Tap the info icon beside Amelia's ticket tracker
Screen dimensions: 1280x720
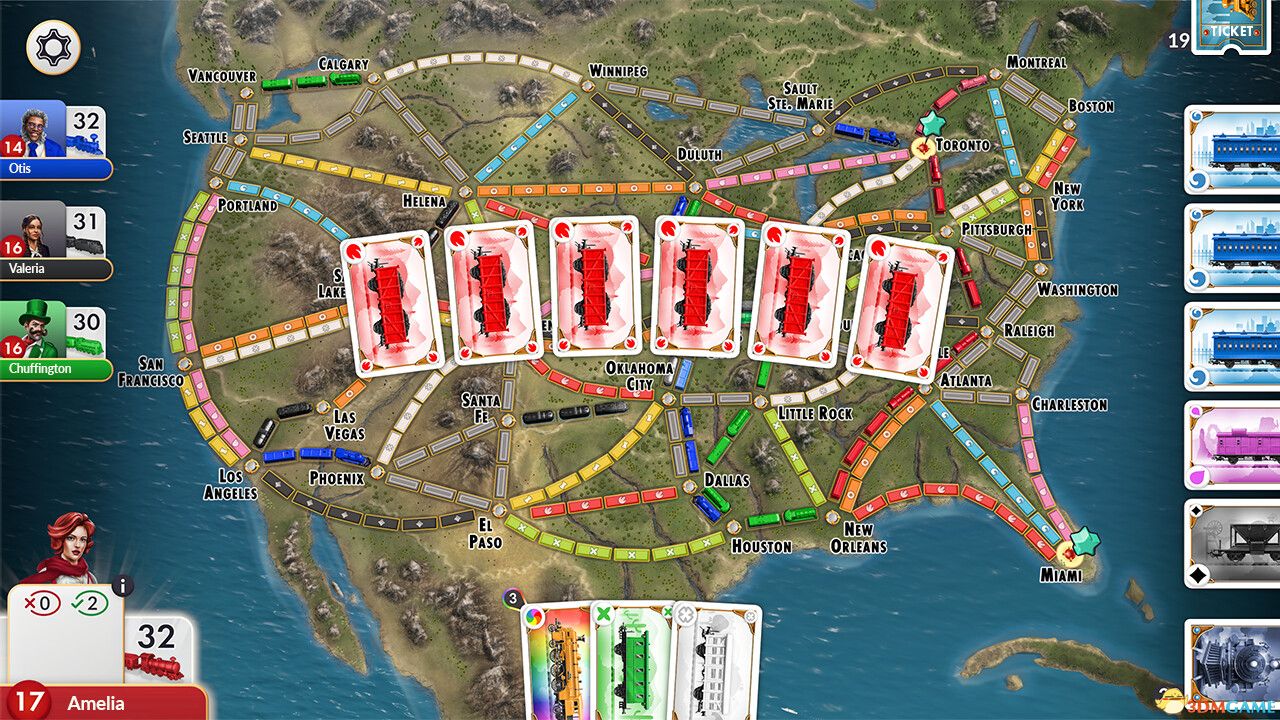coord(121,587)
